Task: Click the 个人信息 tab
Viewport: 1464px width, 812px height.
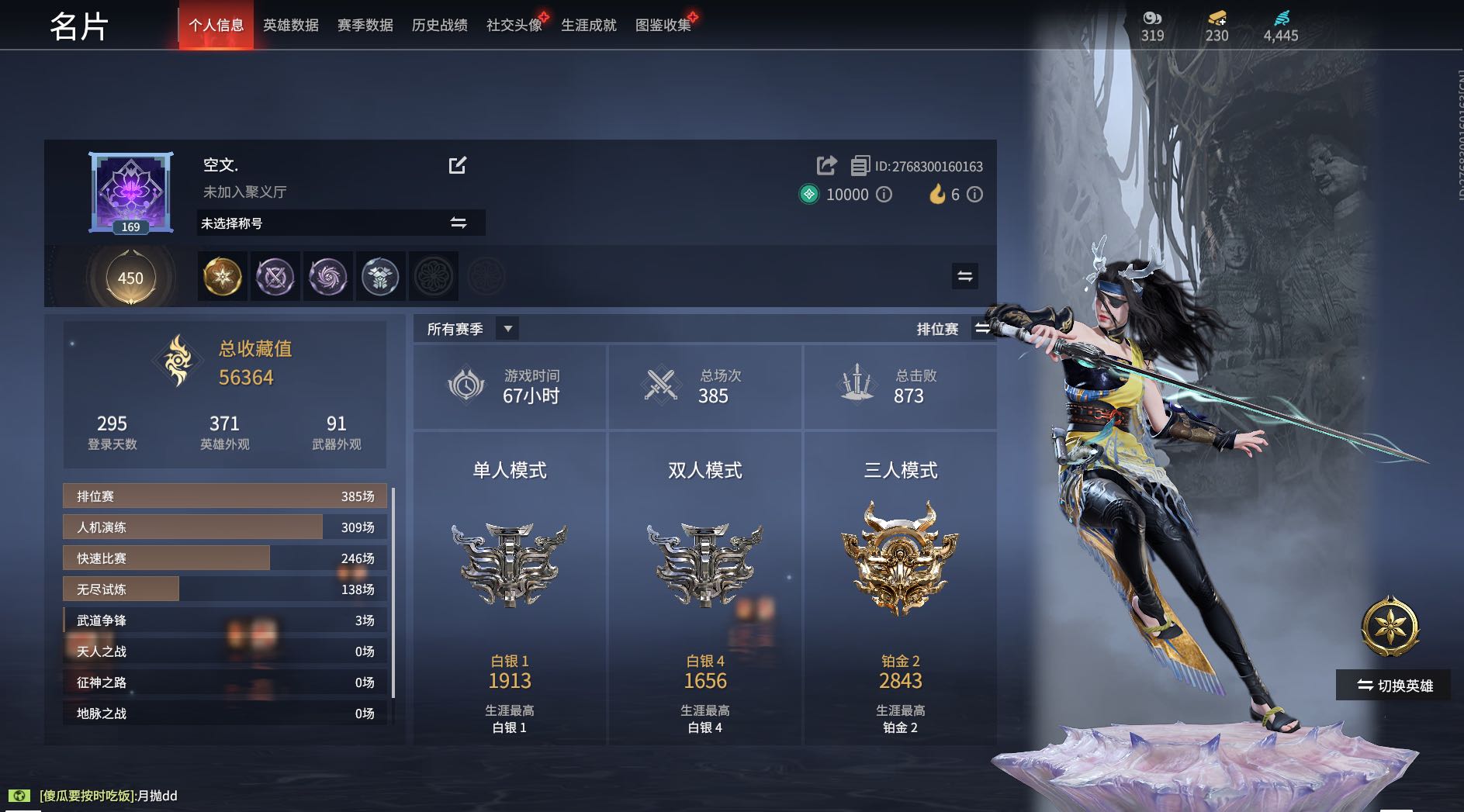Action: tap(216, 26)
